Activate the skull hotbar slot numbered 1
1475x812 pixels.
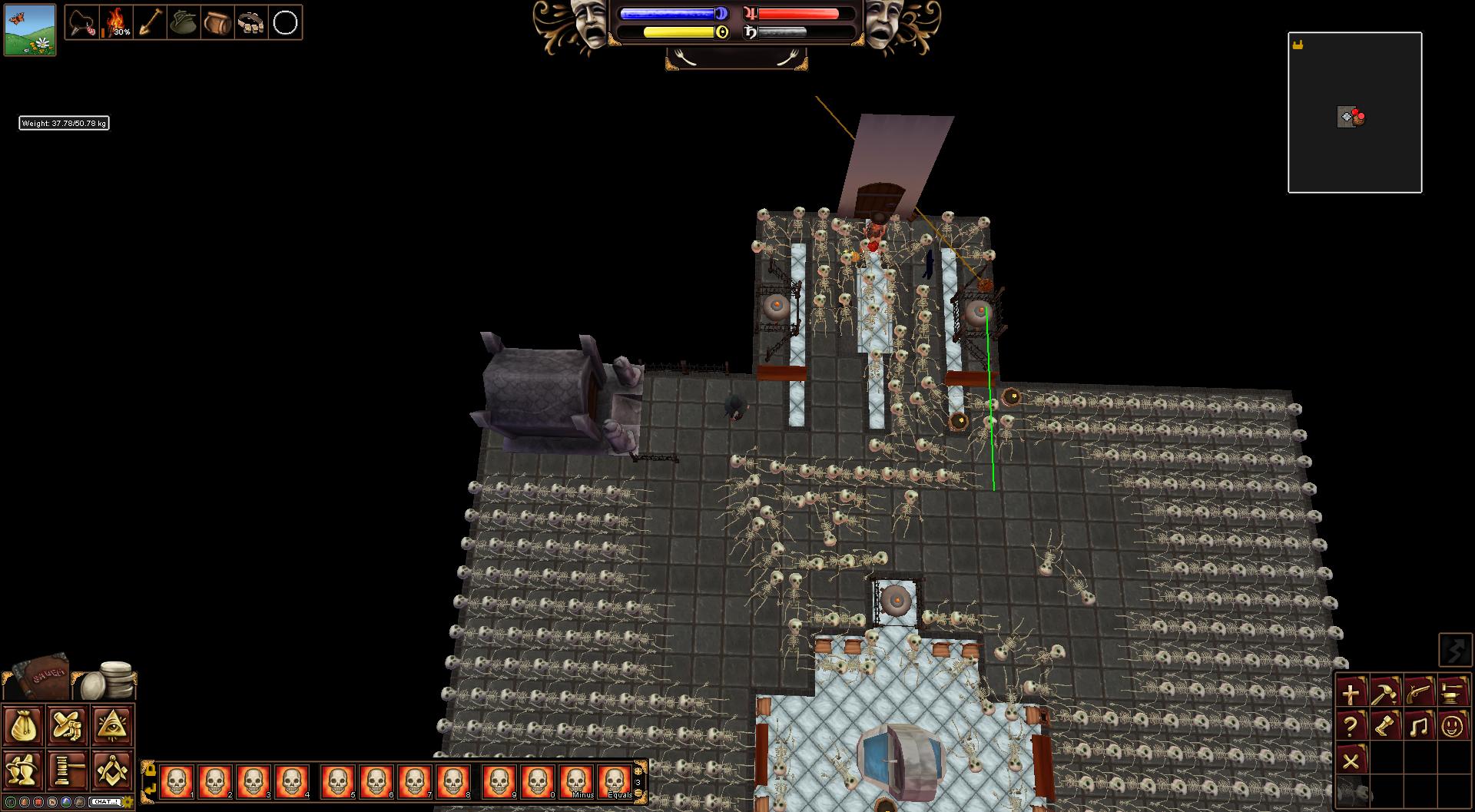177,782
